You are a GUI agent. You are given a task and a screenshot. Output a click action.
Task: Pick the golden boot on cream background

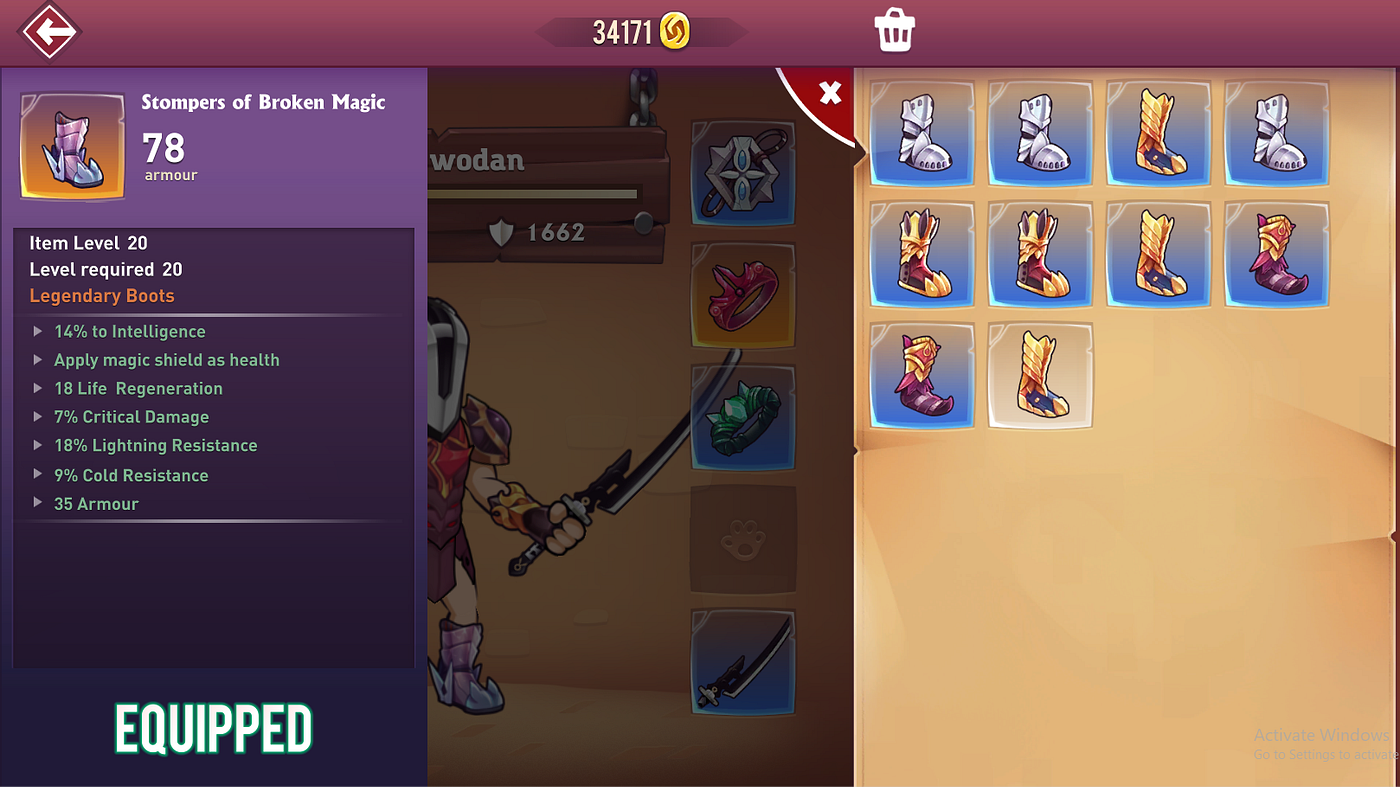(x=1040, y=376)
